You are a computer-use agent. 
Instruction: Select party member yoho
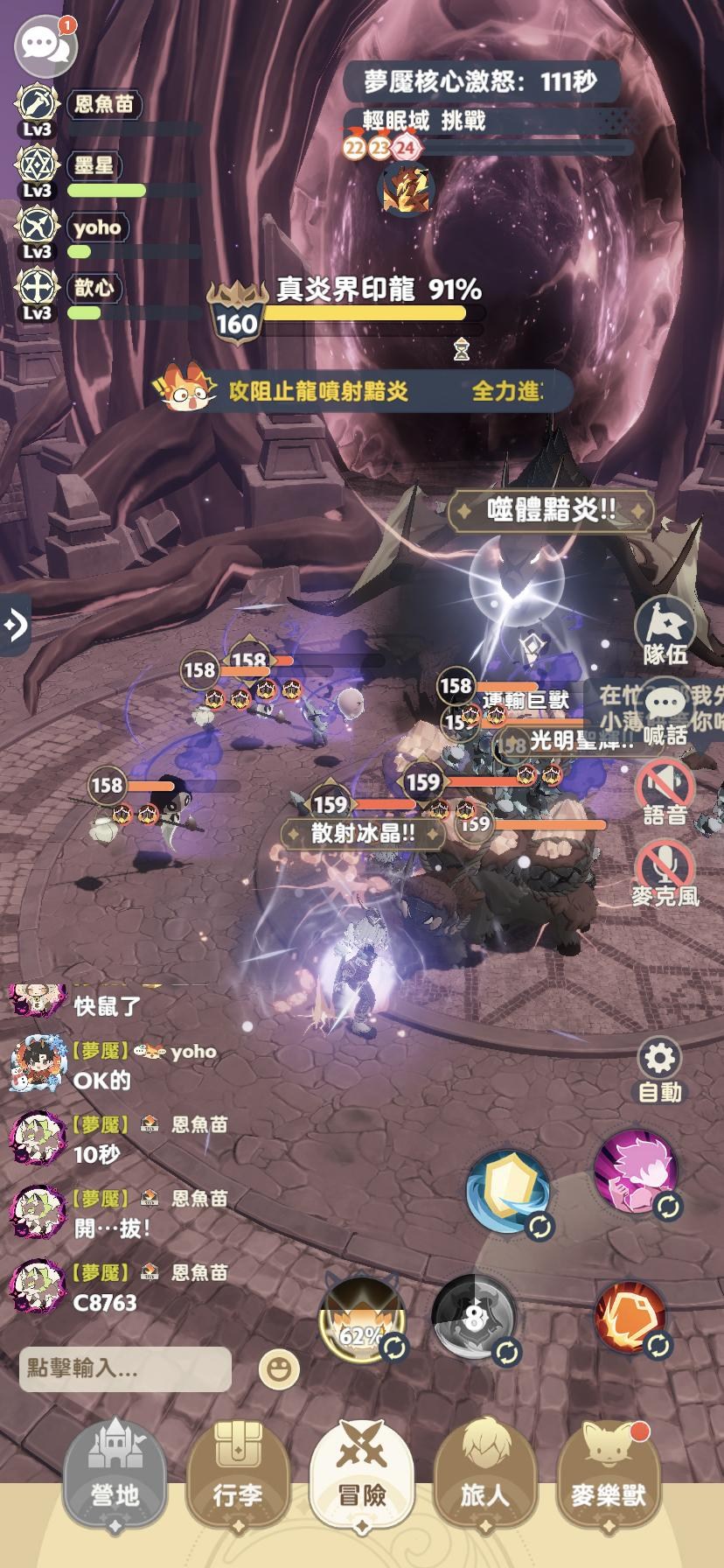(97, 227)
